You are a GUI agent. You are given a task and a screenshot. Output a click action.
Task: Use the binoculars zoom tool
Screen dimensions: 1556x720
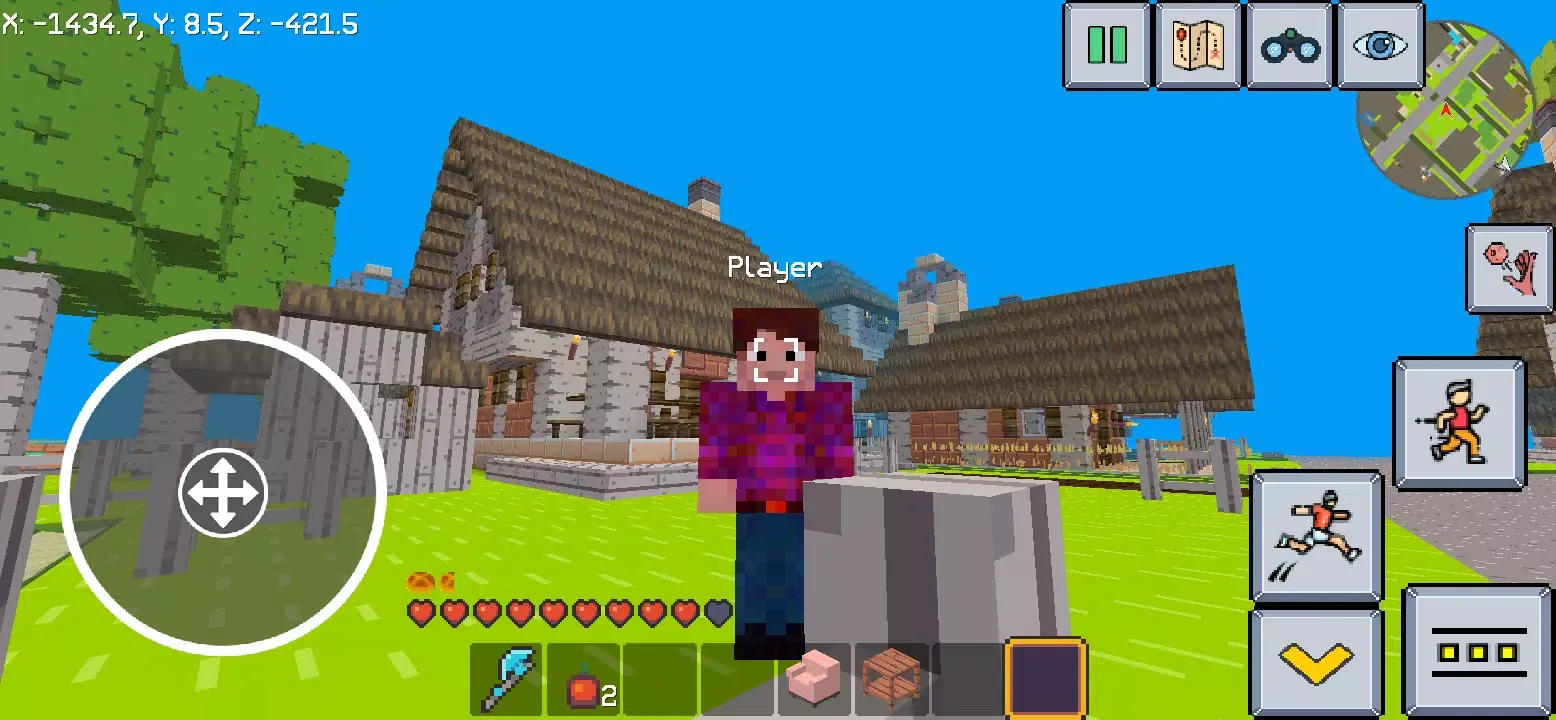pyautogui.click(x=1288, y=44)
